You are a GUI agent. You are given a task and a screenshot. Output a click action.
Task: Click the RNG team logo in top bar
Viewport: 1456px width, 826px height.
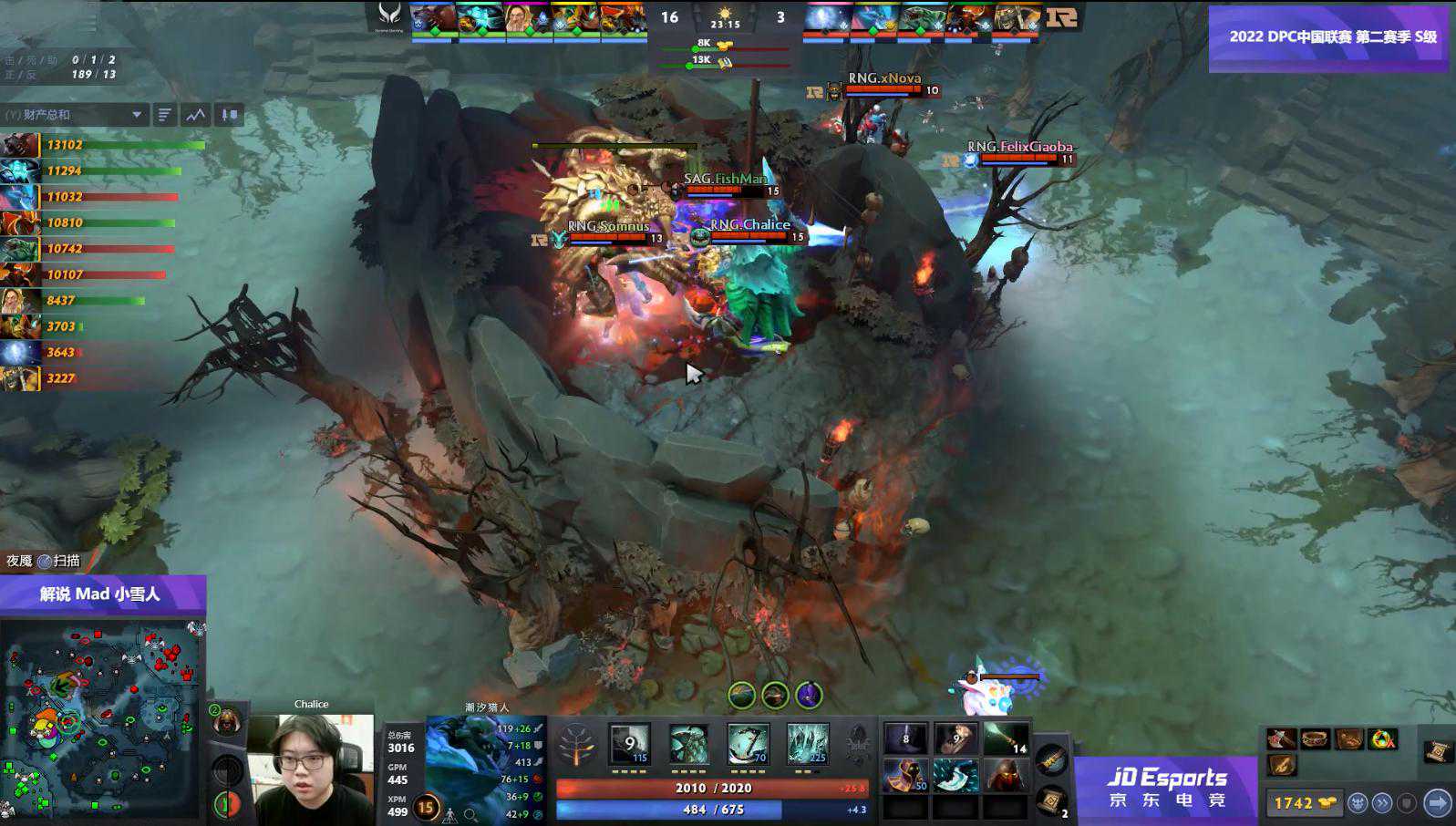(1062, 17)
